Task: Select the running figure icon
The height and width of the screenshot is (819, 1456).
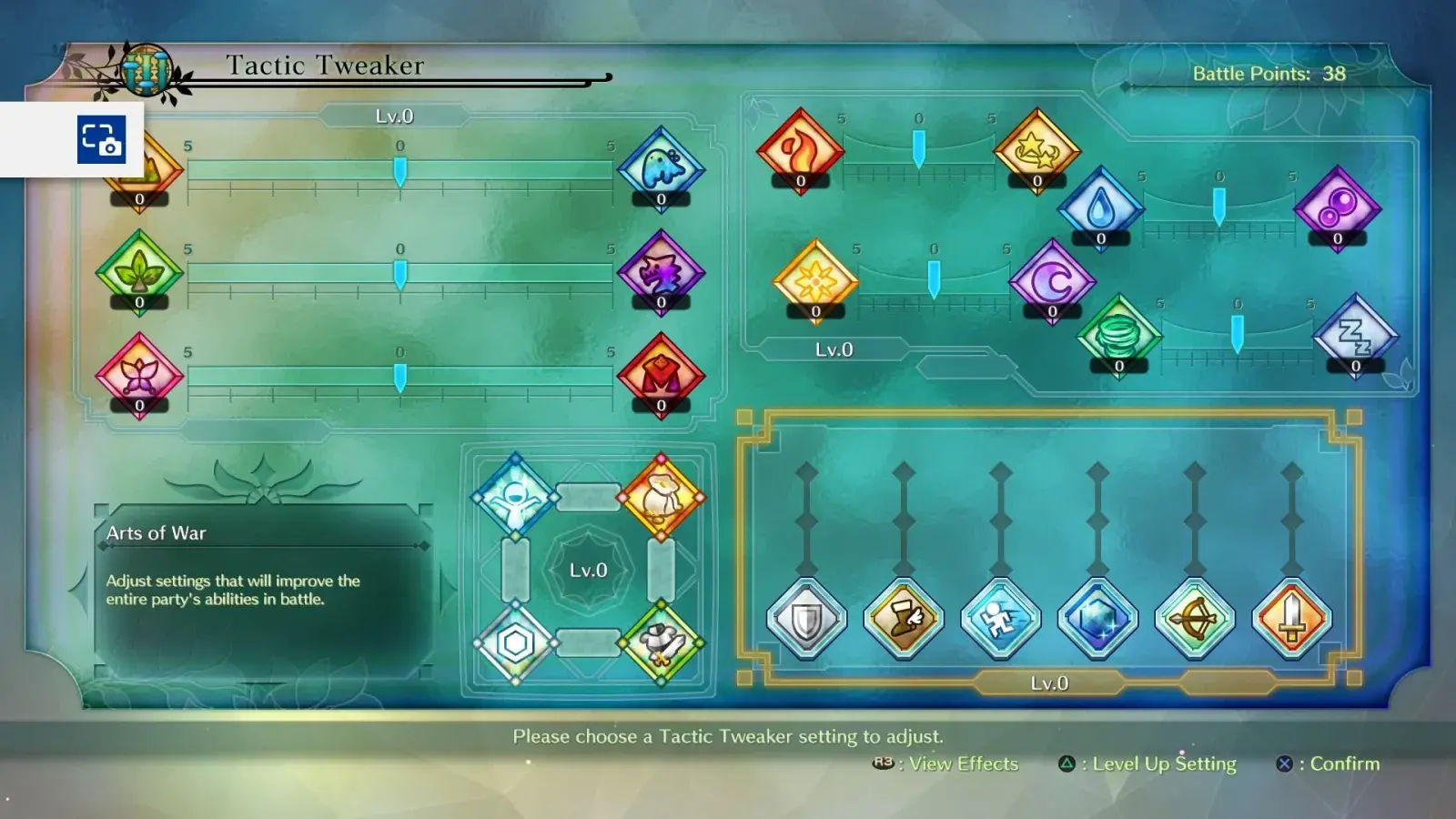Action: (x=1000, y=619)
